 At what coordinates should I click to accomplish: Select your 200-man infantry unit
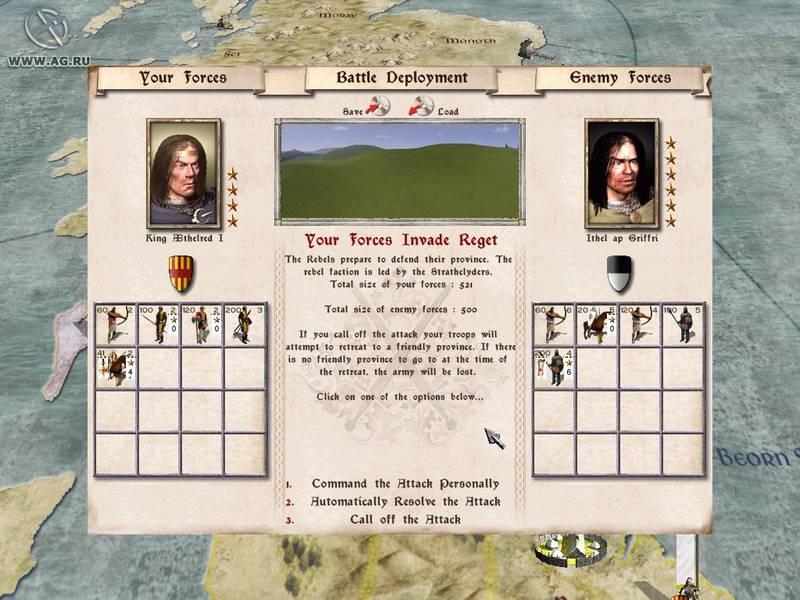tap(244, 325)
